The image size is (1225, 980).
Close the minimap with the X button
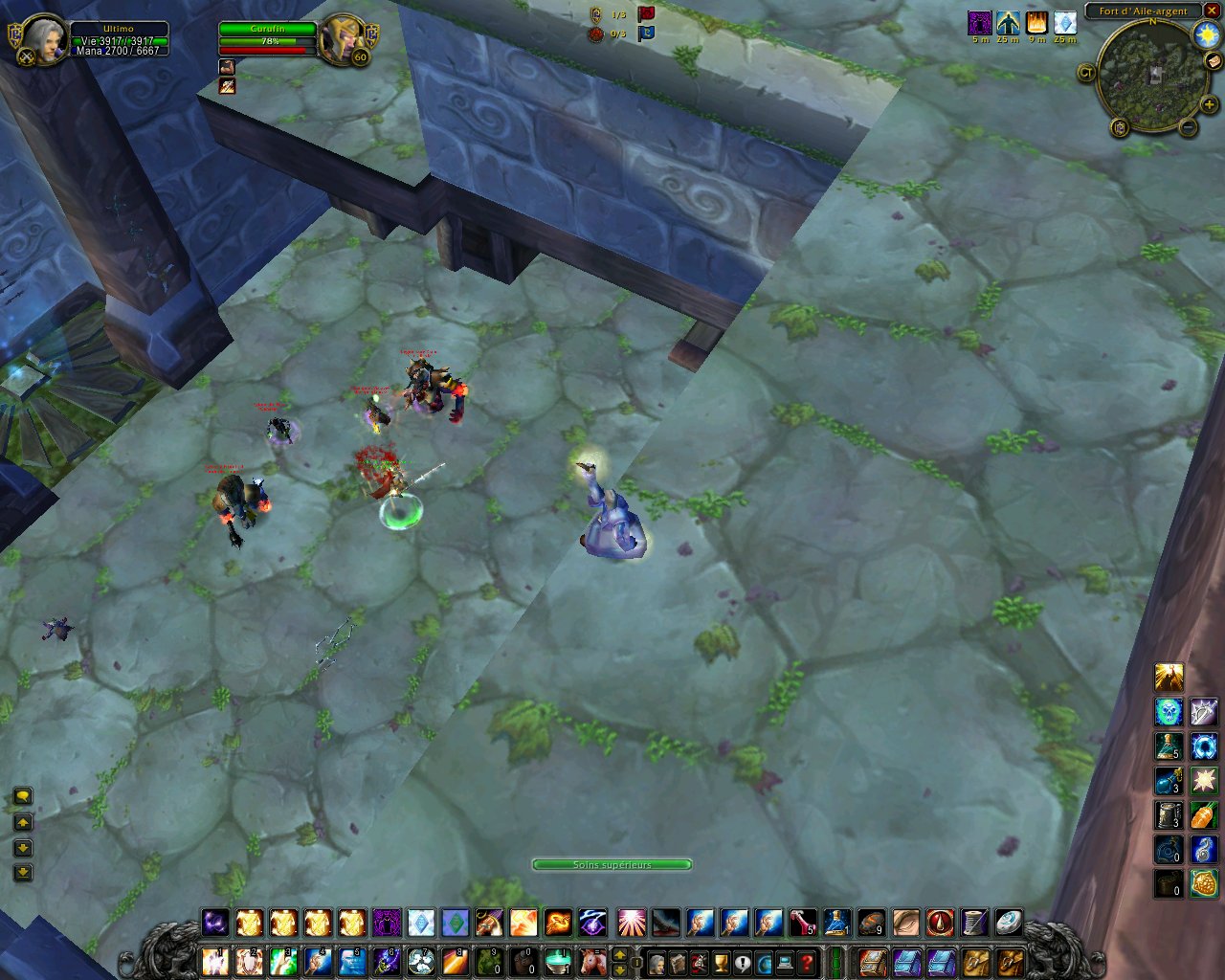point(1212,11)
